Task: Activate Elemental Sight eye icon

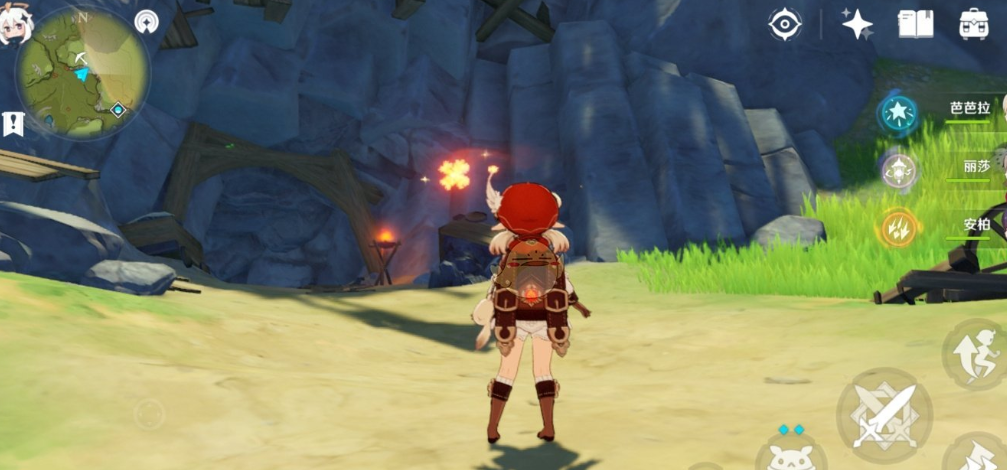Action: click(x=785, y=24)
